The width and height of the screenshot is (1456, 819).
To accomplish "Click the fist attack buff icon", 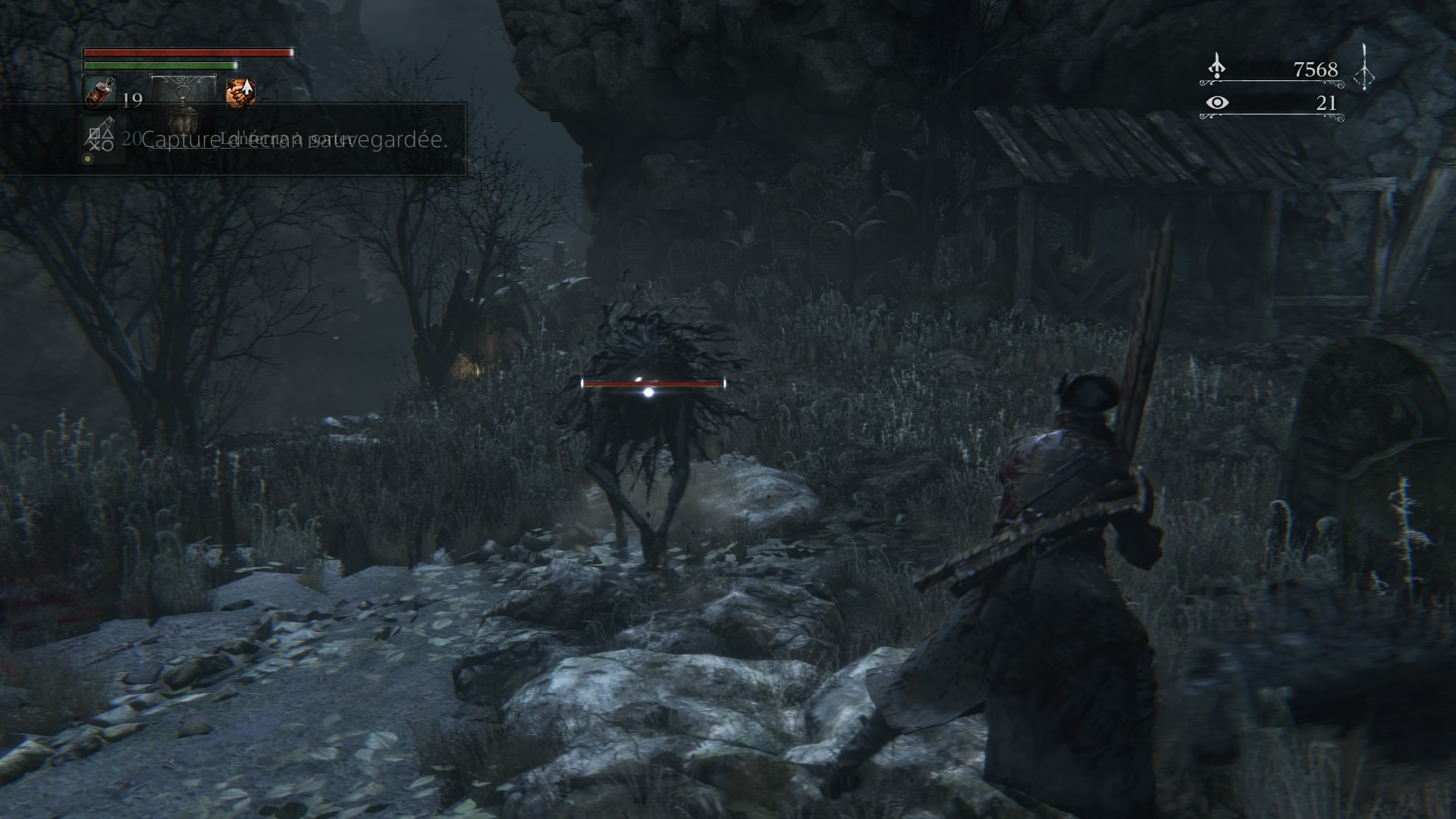I will point(240,93).
